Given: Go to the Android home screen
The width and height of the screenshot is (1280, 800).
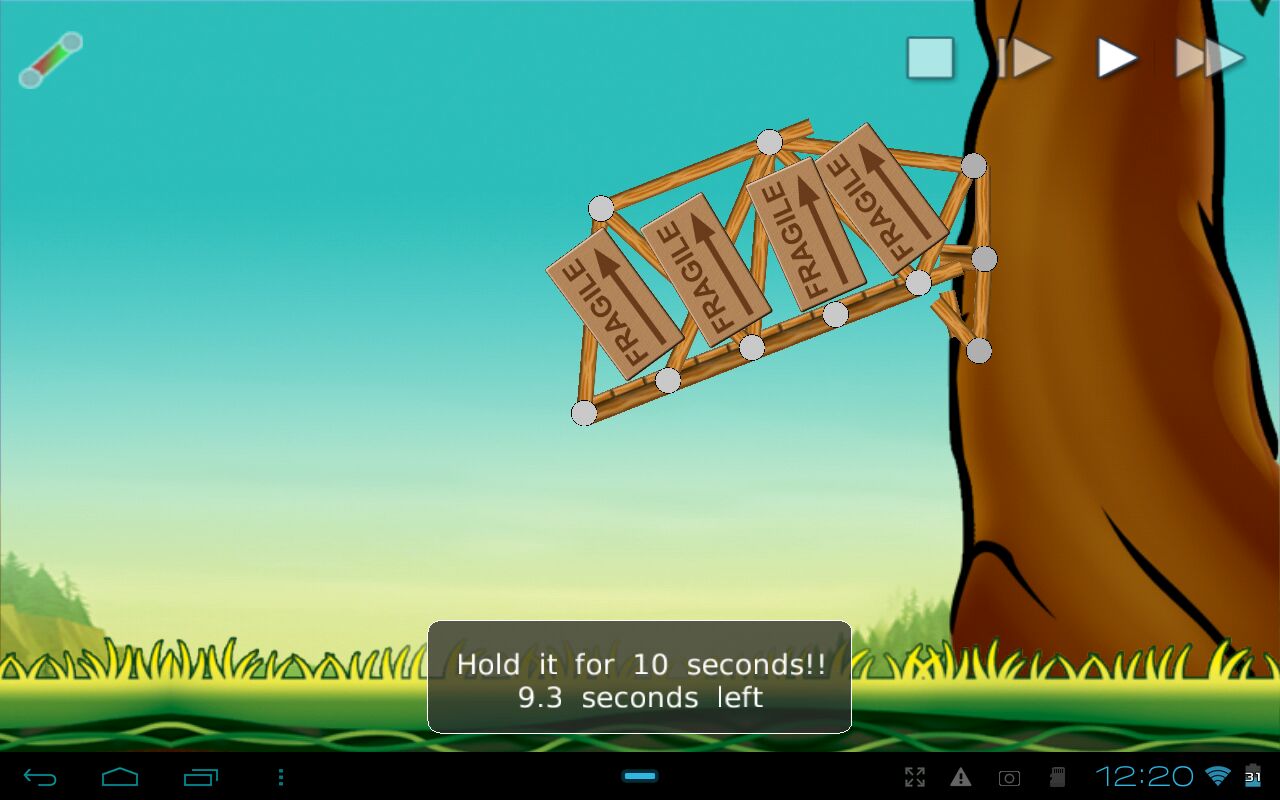Looking at the screenshot, I should click(120, 777).
